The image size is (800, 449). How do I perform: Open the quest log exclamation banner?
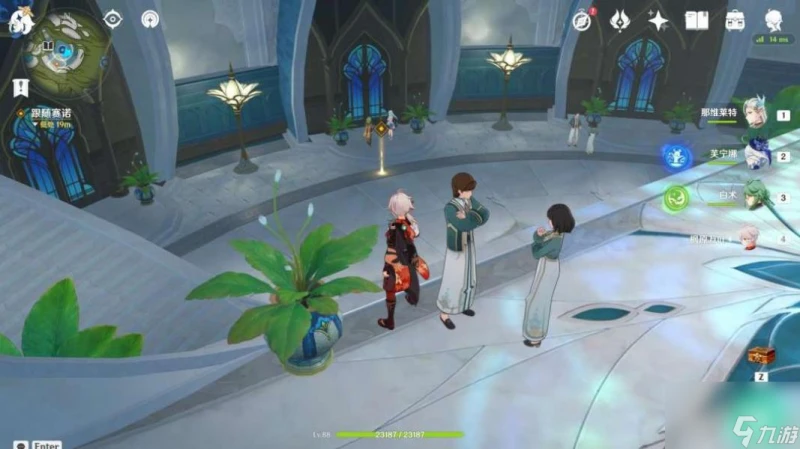pos(20,89)
